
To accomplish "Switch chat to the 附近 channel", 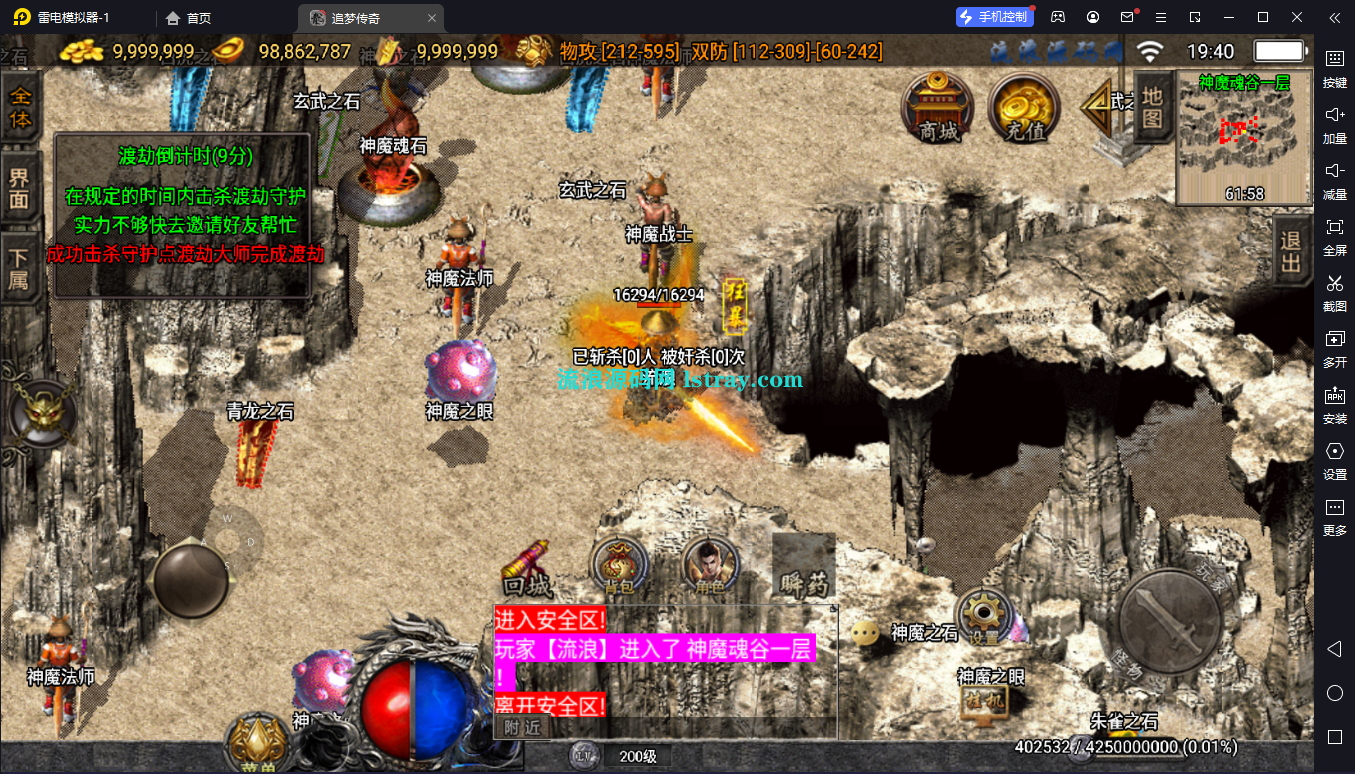I will coord(523,727).
